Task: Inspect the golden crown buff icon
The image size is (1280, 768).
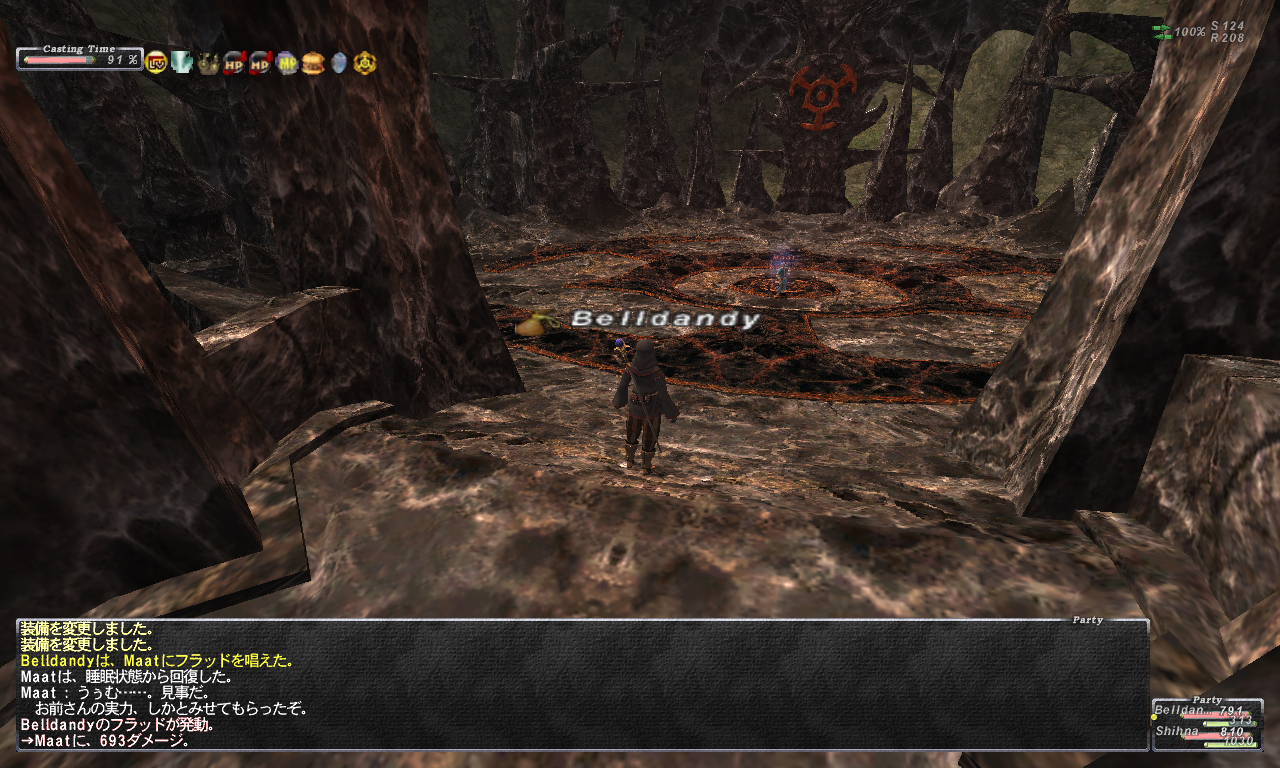Action: [x=208, y=63]
